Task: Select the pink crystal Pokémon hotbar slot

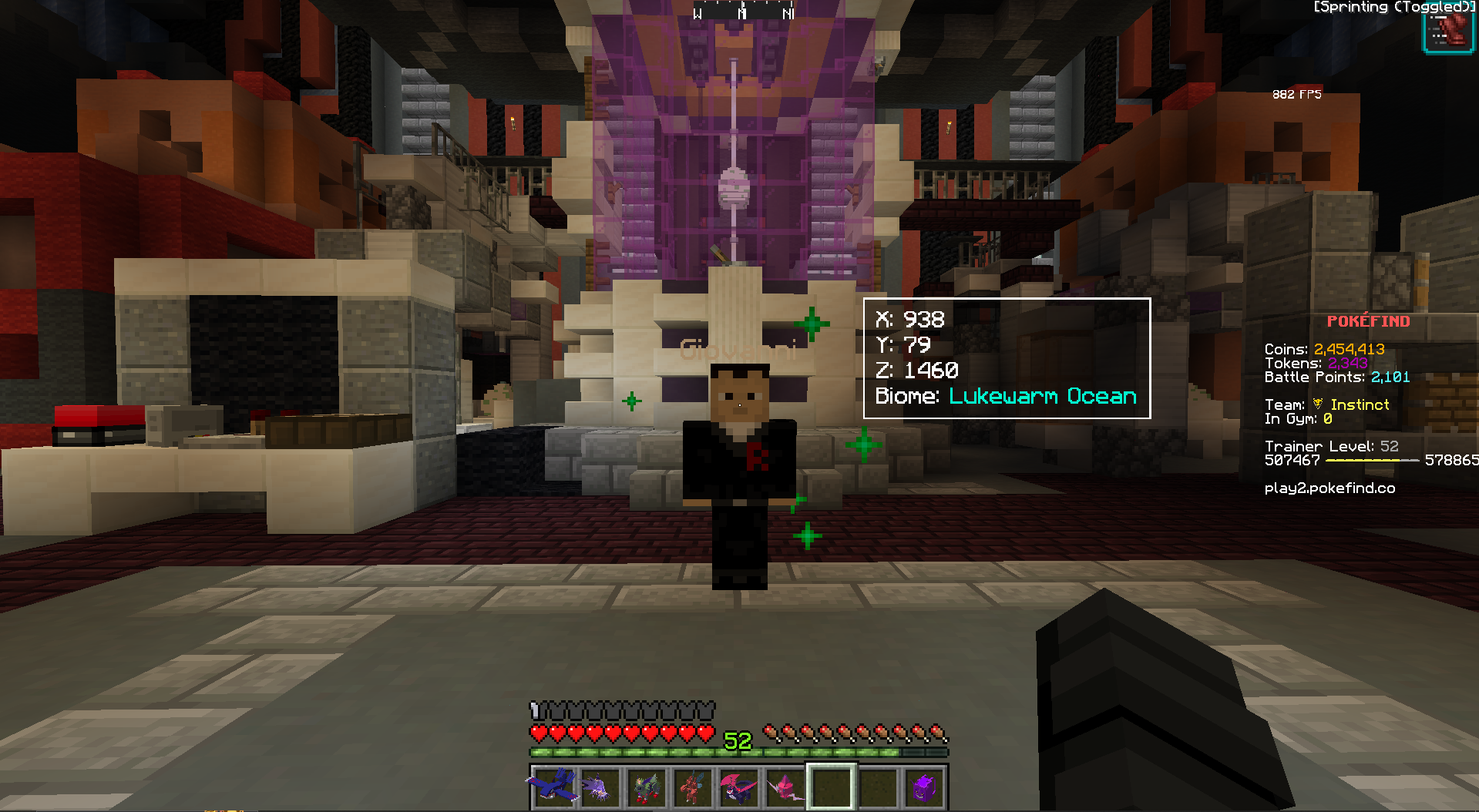Action: [x=785, y=787]
